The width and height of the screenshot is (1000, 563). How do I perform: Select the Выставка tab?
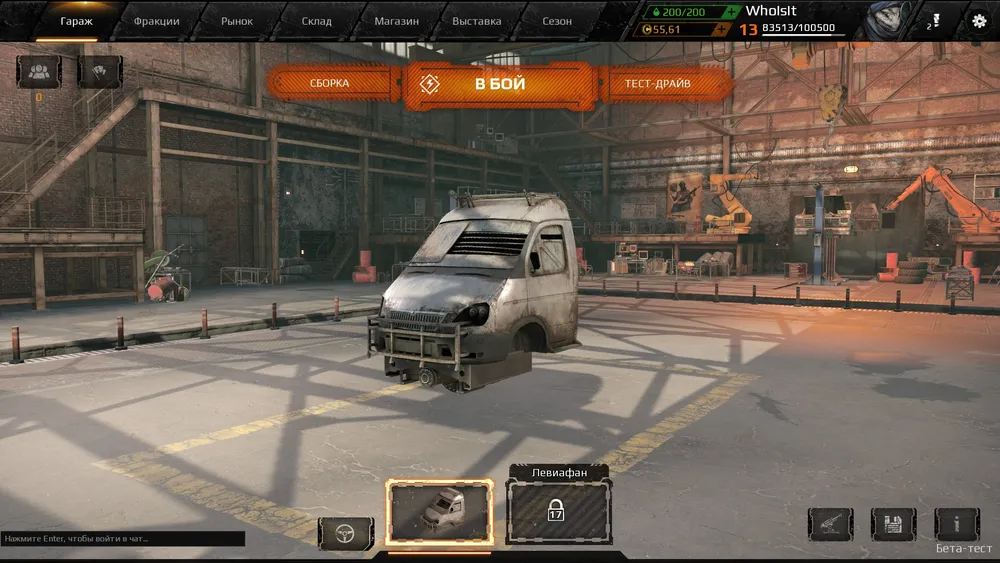coord(476,21)
